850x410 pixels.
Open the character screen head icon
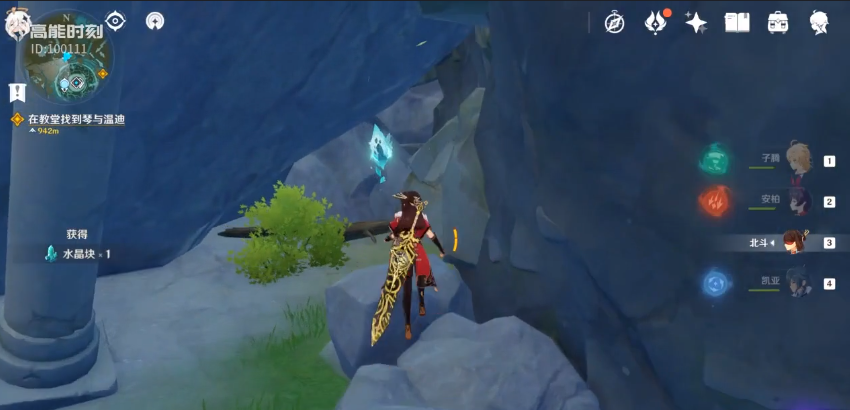[819, 22]
